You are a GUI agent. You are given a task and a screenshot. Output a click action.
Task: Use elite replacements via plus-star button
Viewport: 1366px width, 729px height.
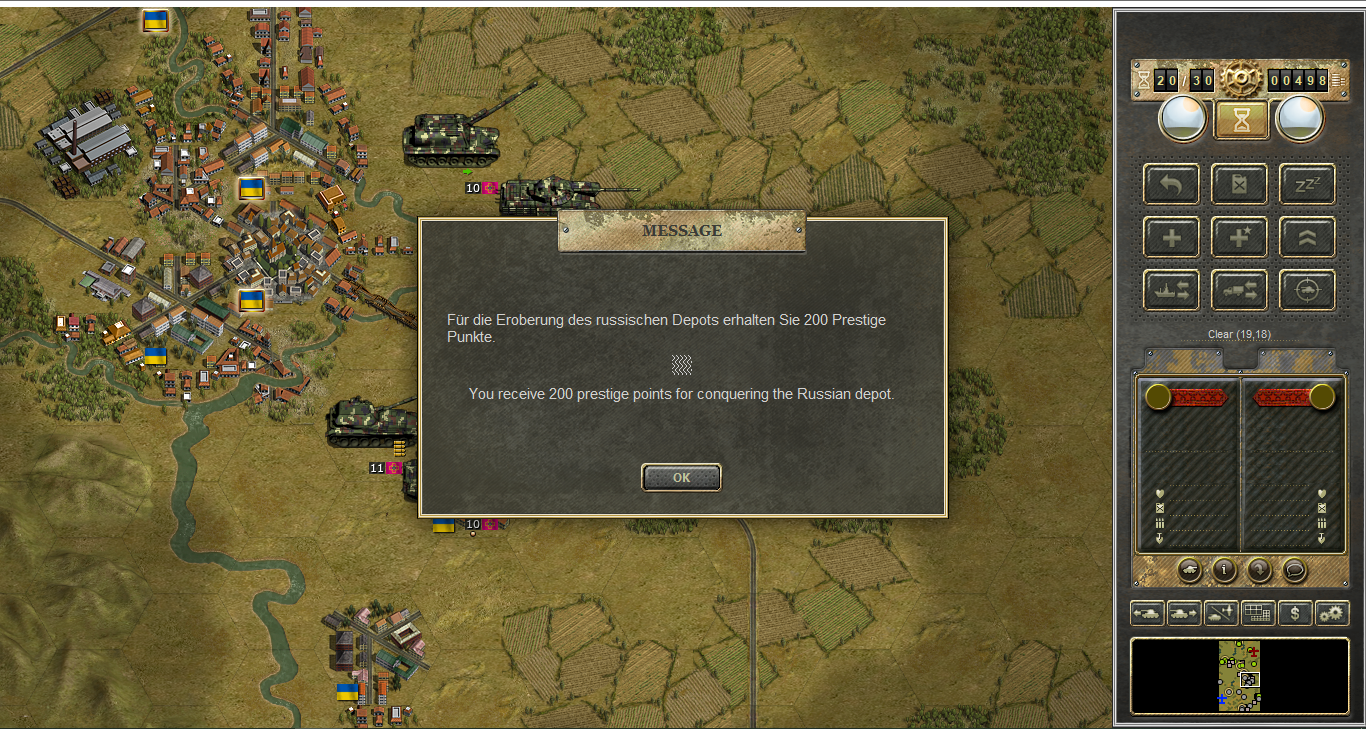pos(1239,238)
